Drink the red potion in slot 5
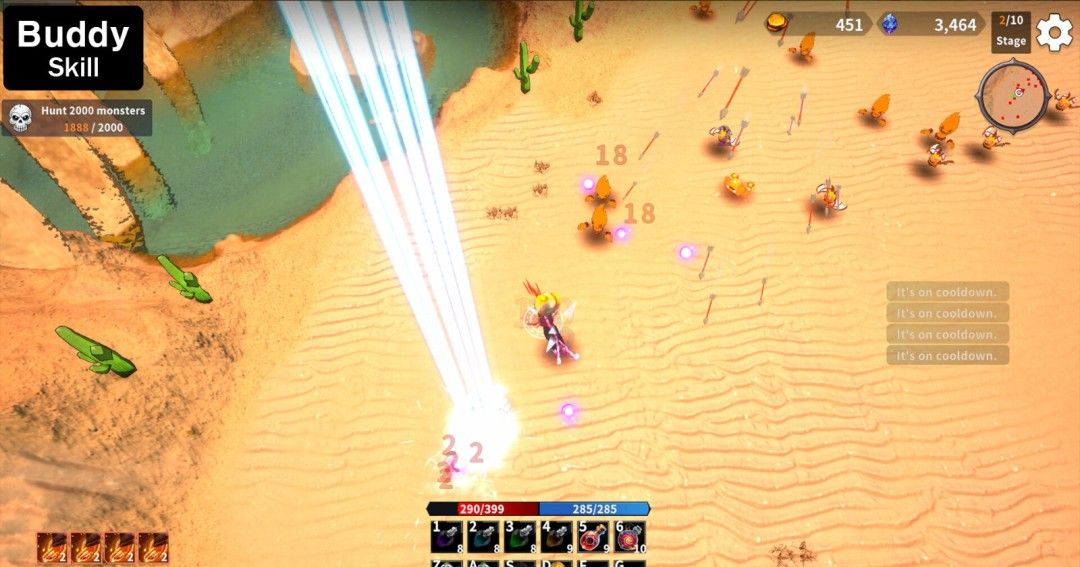Screen dimensions: 1080x567 [x=593, y=536]
